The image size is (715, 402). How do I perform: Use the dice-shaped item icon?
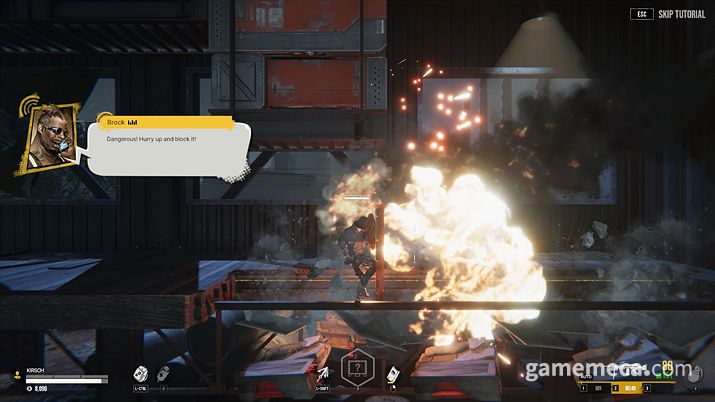(x=140, y=372)
